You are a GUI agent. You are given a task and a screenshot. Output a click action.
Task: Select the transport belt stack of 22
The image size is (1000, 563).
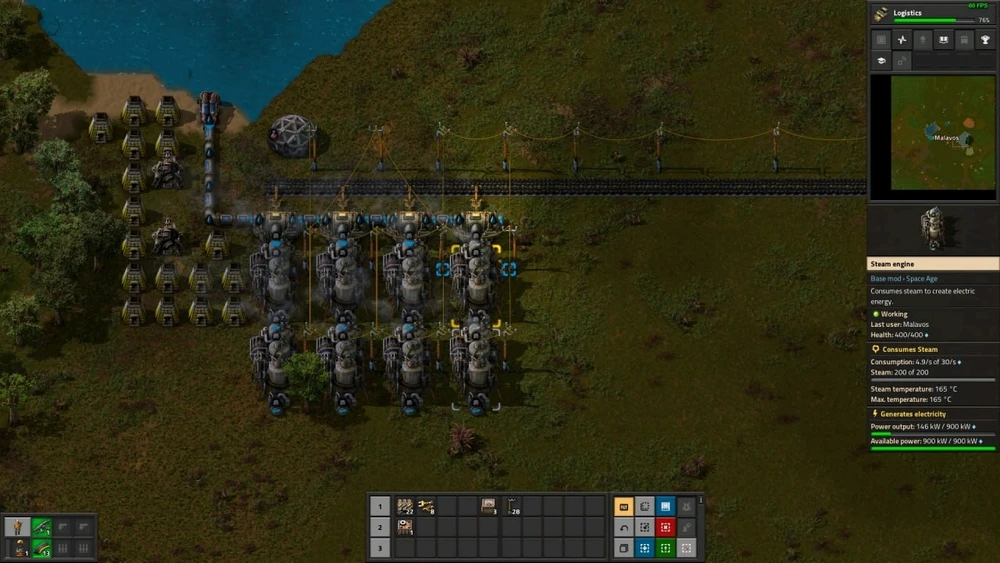pyautogui.click(x=405, y=507)
